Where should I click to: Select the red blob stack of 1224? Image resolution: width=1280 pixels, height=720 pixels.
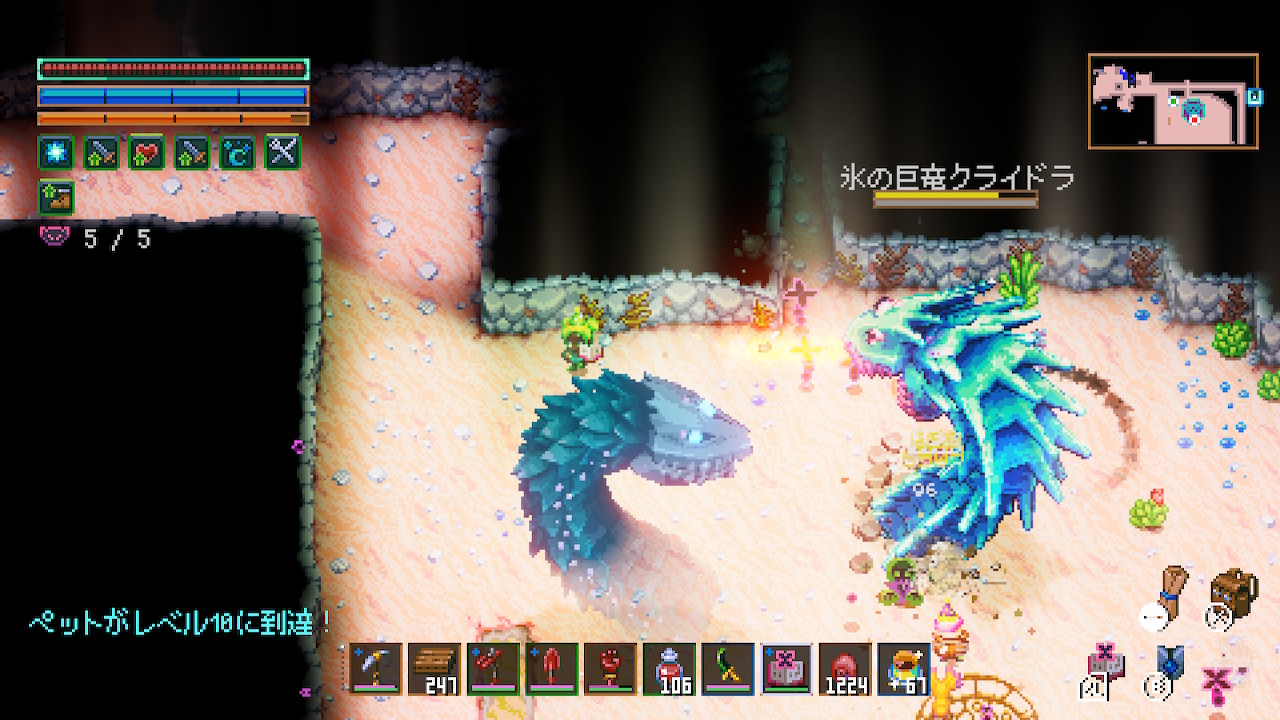846,667
